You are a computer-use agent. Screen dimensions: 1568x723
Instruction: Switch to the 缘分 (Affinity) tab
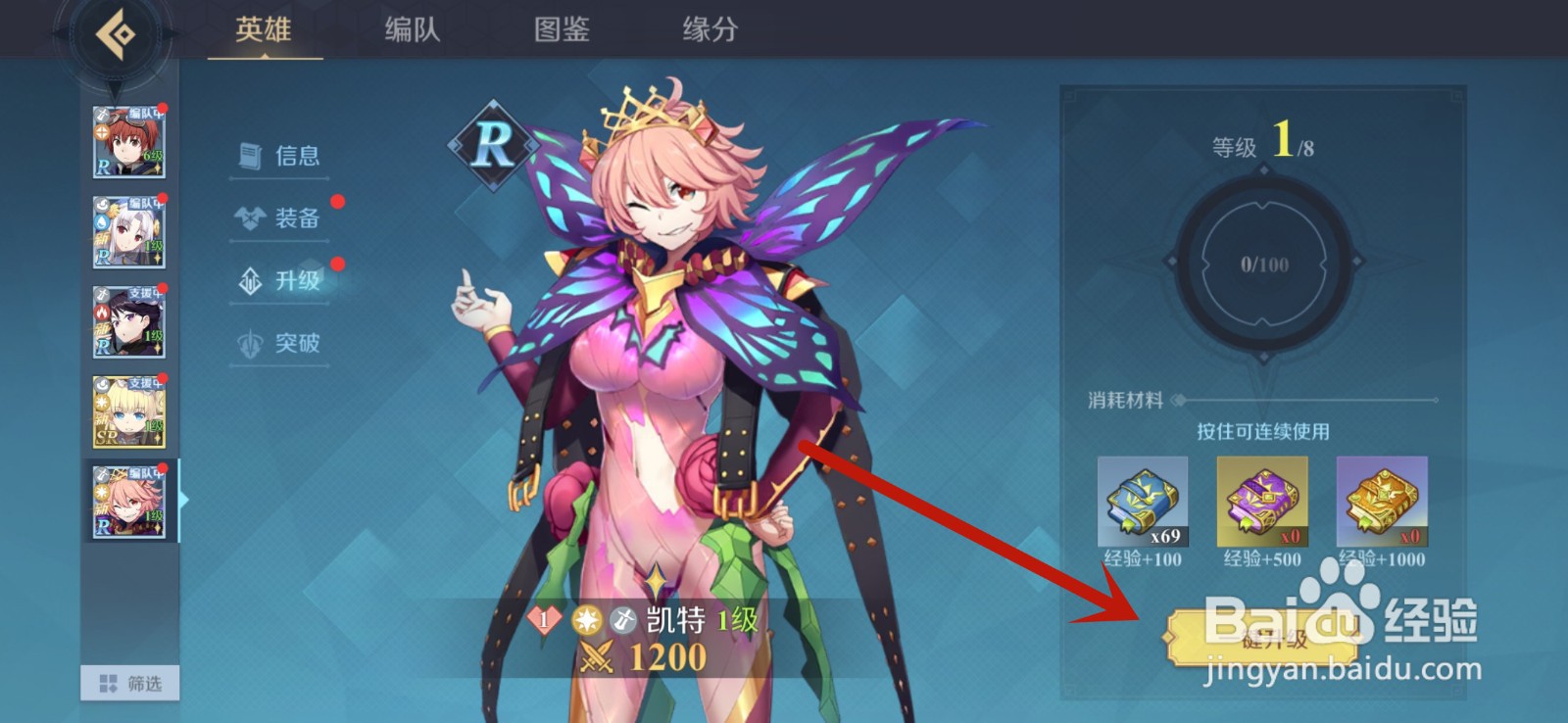[x=709, y=29]
